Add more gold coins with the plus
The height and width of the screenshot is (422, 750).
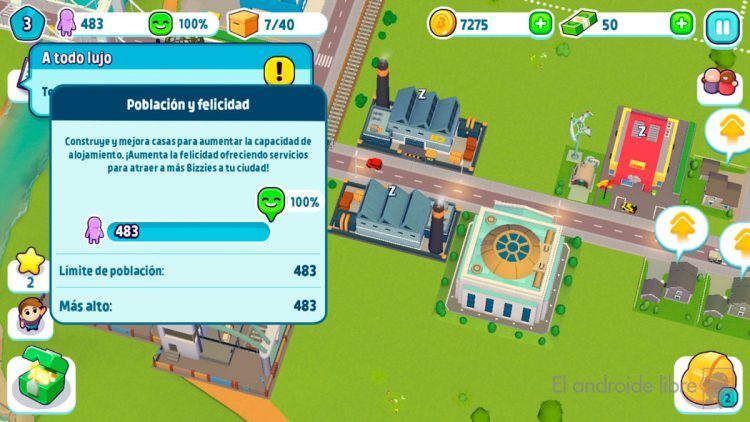(540, 24)
